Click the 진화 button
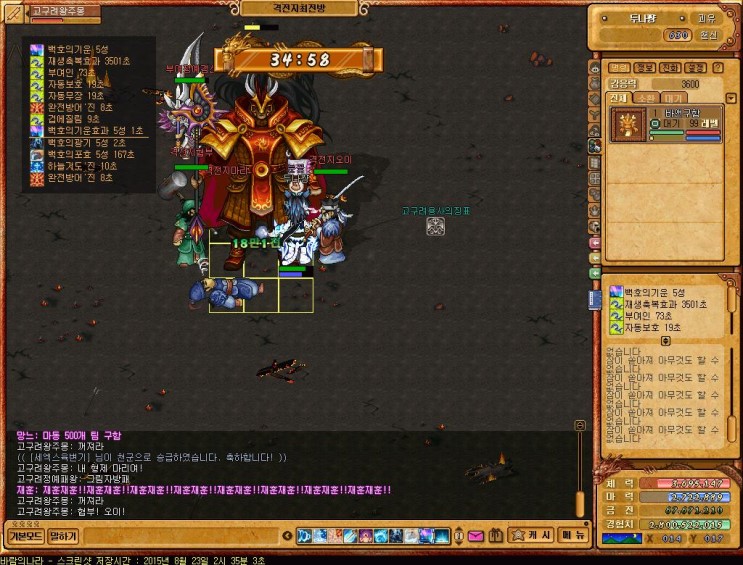Viewport: 743px width, 565px height. (x=670, y=68)
